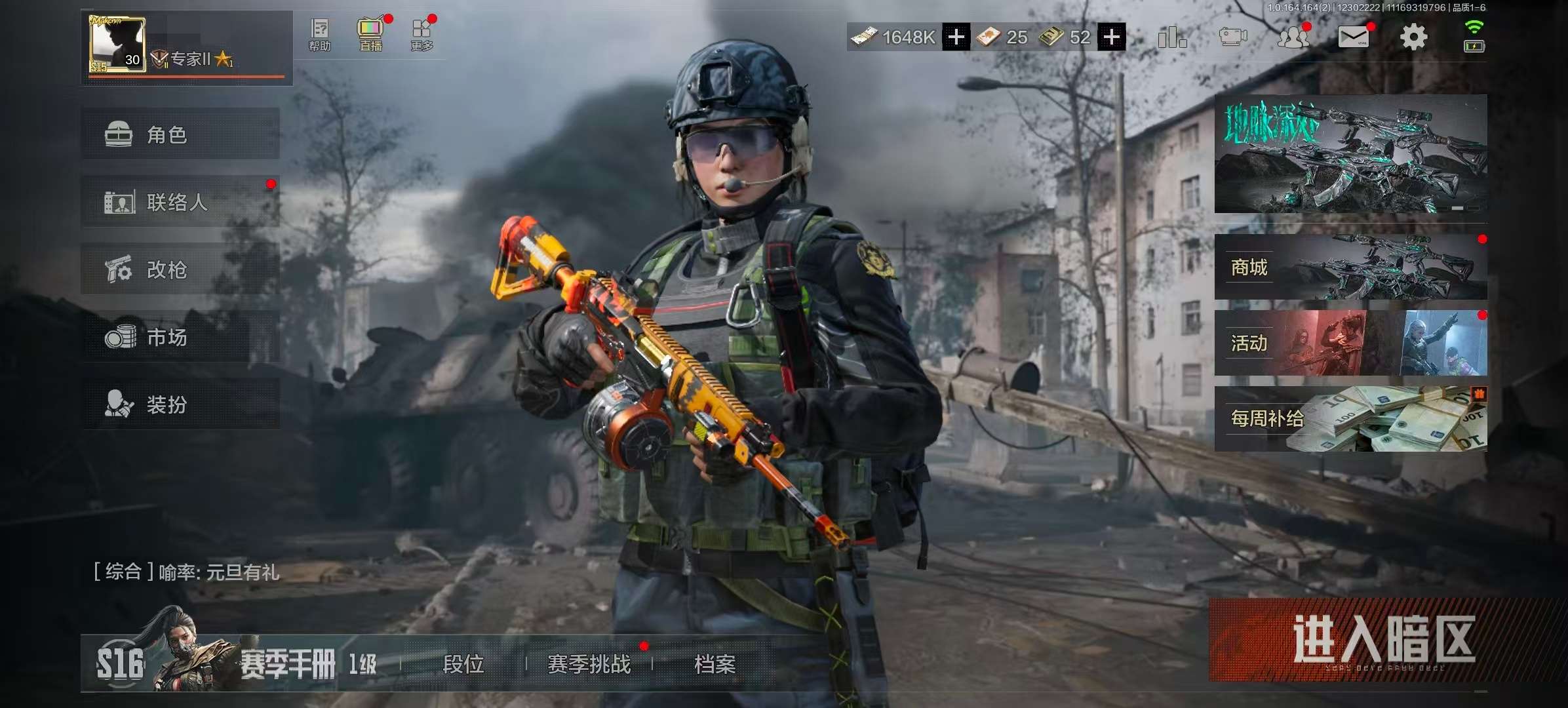This screenshot has height=708, width=1568.
Task: Open the 角色 character menu
Action: point(180,134)
